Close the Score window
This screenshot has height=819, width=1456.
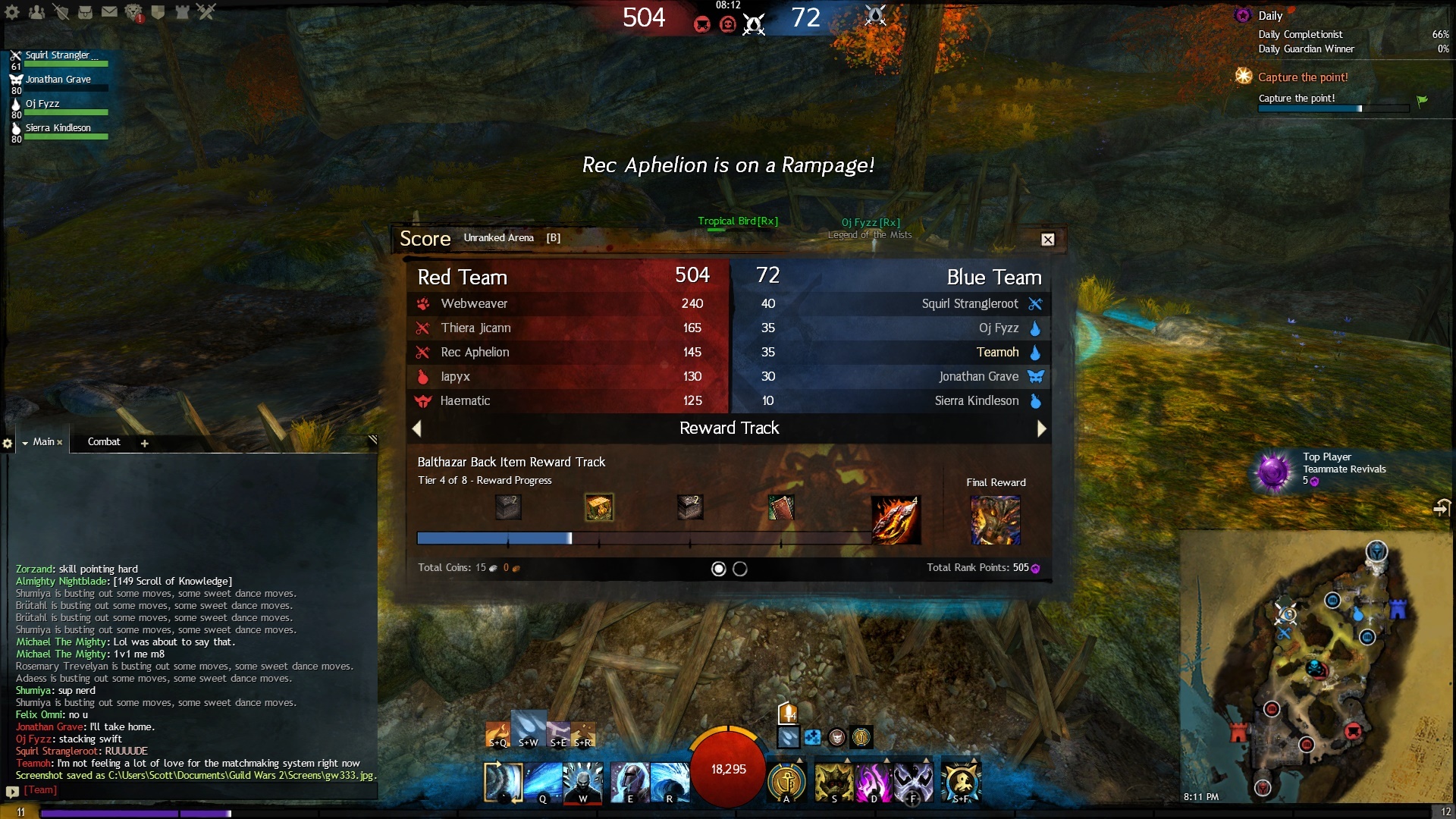pos(1047,240)
